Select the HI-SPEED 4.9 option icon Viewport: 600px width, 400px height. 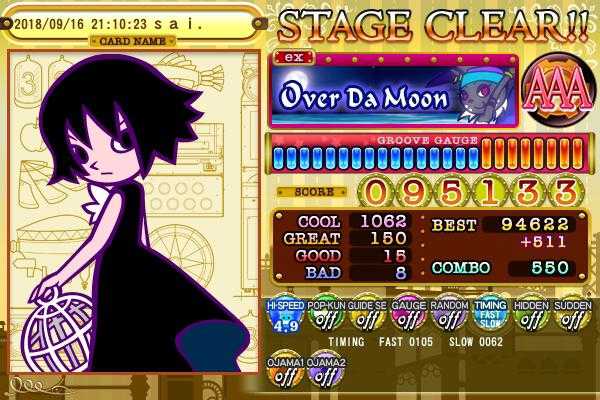(x=286, y=316)
